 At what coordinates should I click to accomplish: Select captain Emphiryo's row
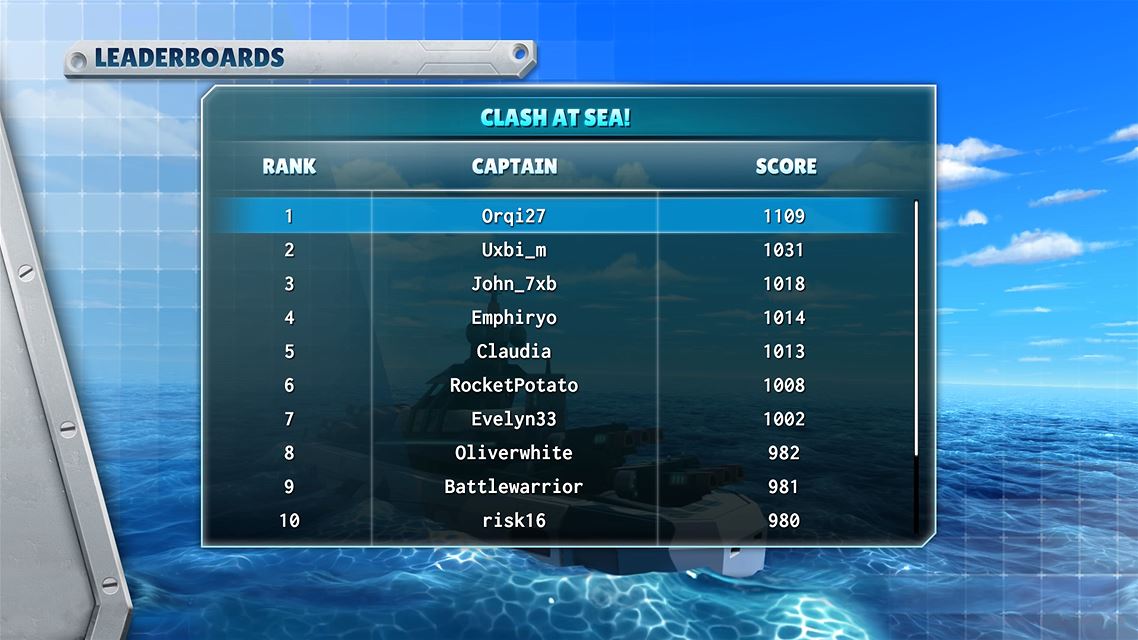click(x=514, y=318)
